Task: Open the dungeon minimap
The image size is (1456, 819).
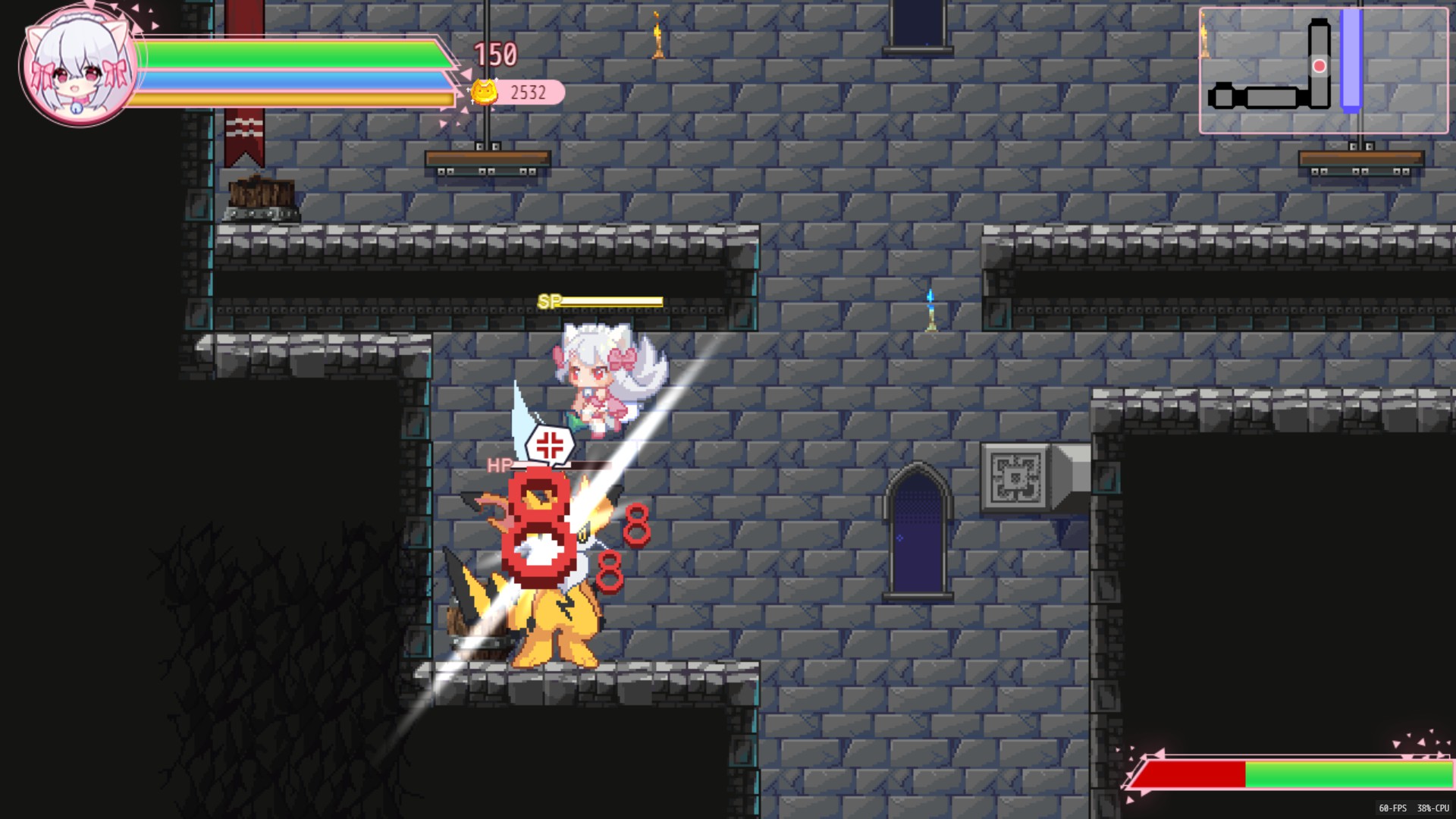Action: tap(1323, 71)
